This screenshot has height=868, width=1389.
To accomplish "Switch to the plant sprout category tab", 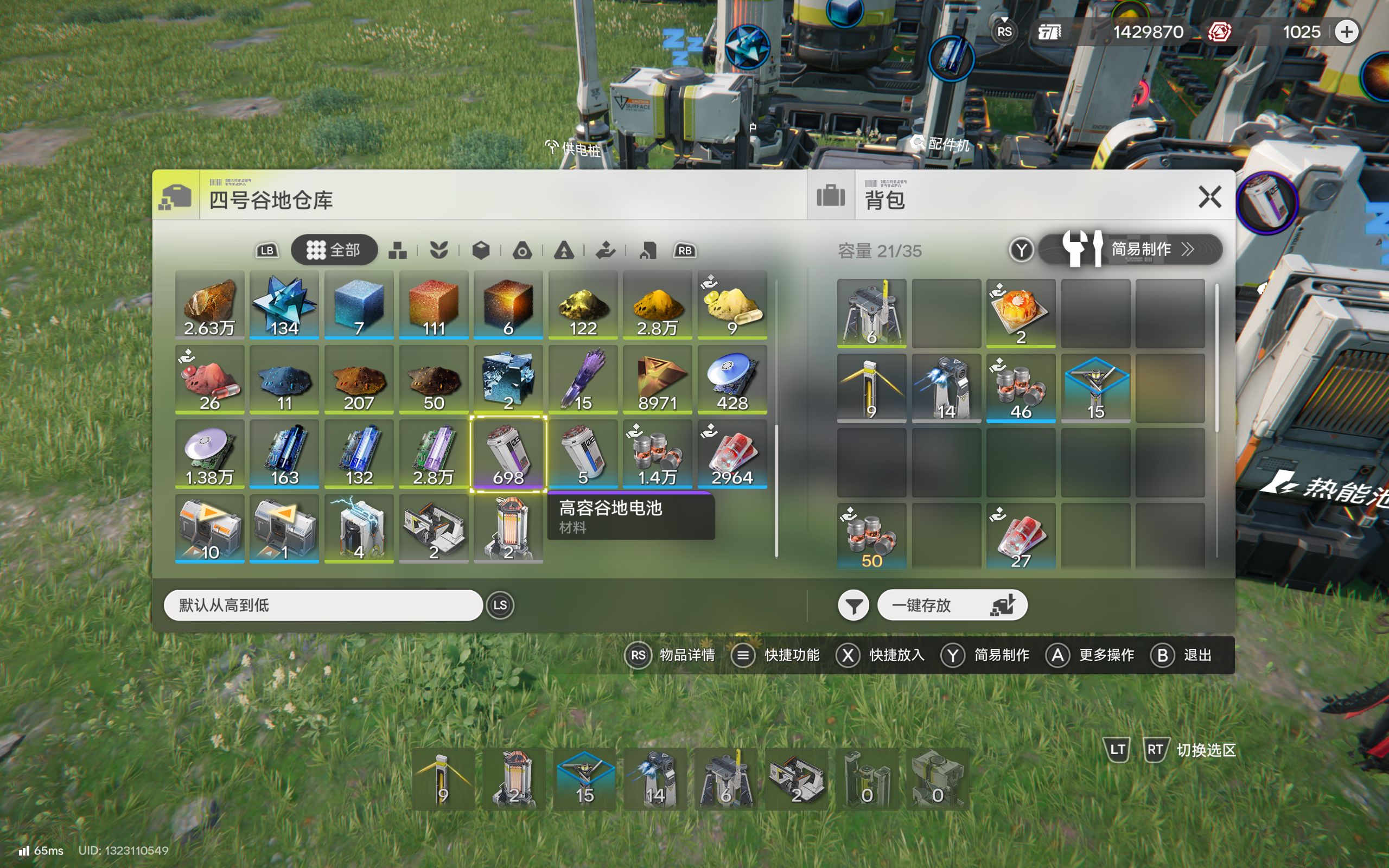I will coord(439,250).
